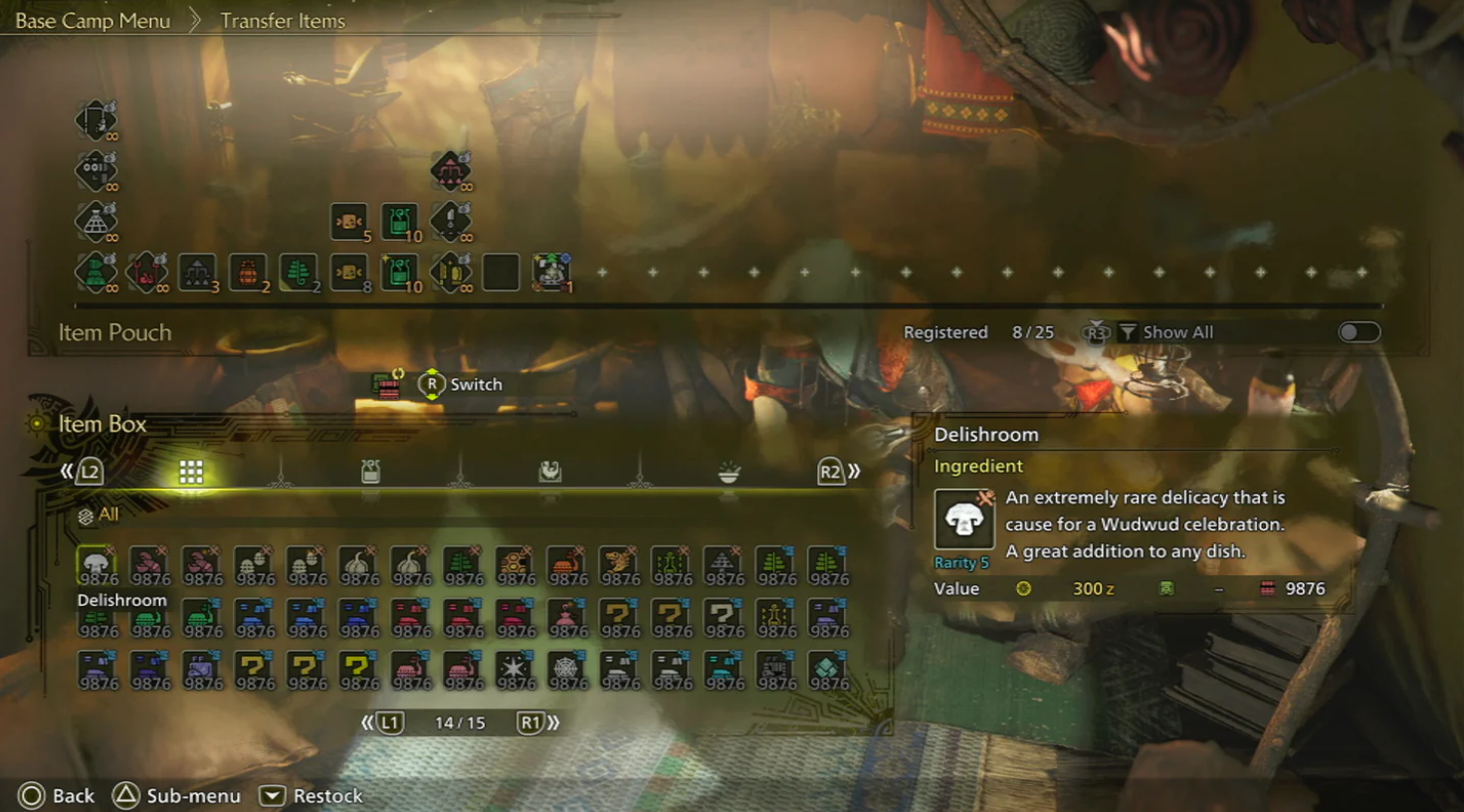The image size is (1464, 812).
Task: Switch to the All items grid tab
Action: (191, 472)
